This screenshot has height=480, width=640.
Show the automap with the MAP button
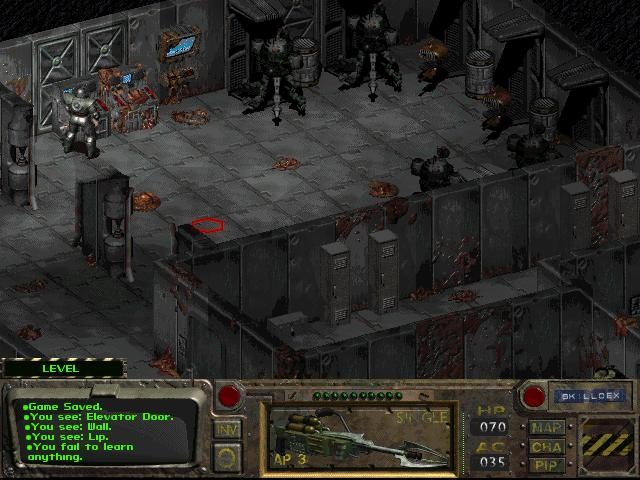pyautogui.click(x=547, y=428)
